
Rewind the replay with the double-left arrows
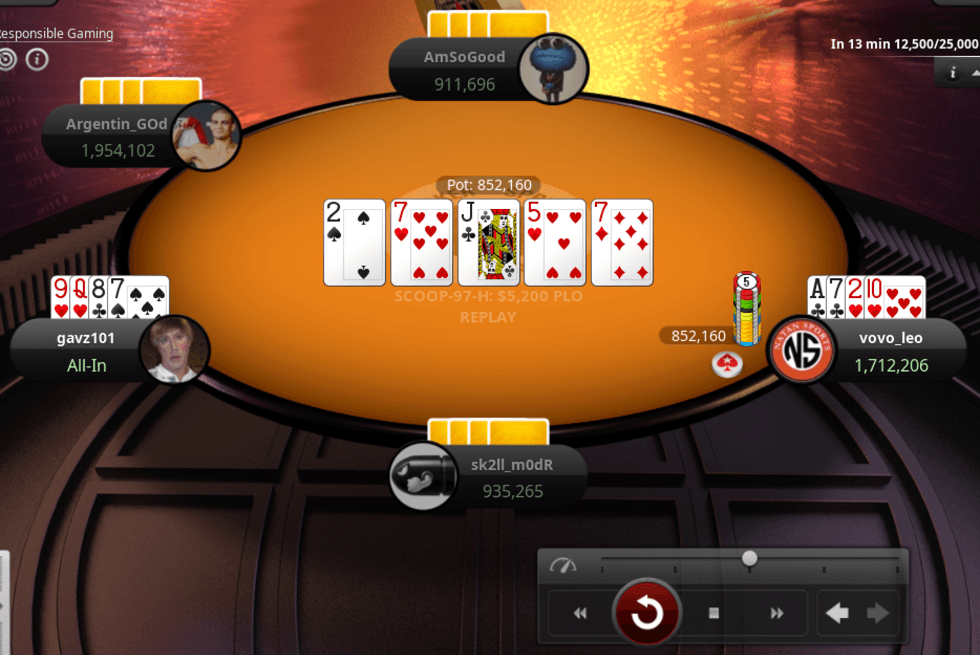point(580,613)
